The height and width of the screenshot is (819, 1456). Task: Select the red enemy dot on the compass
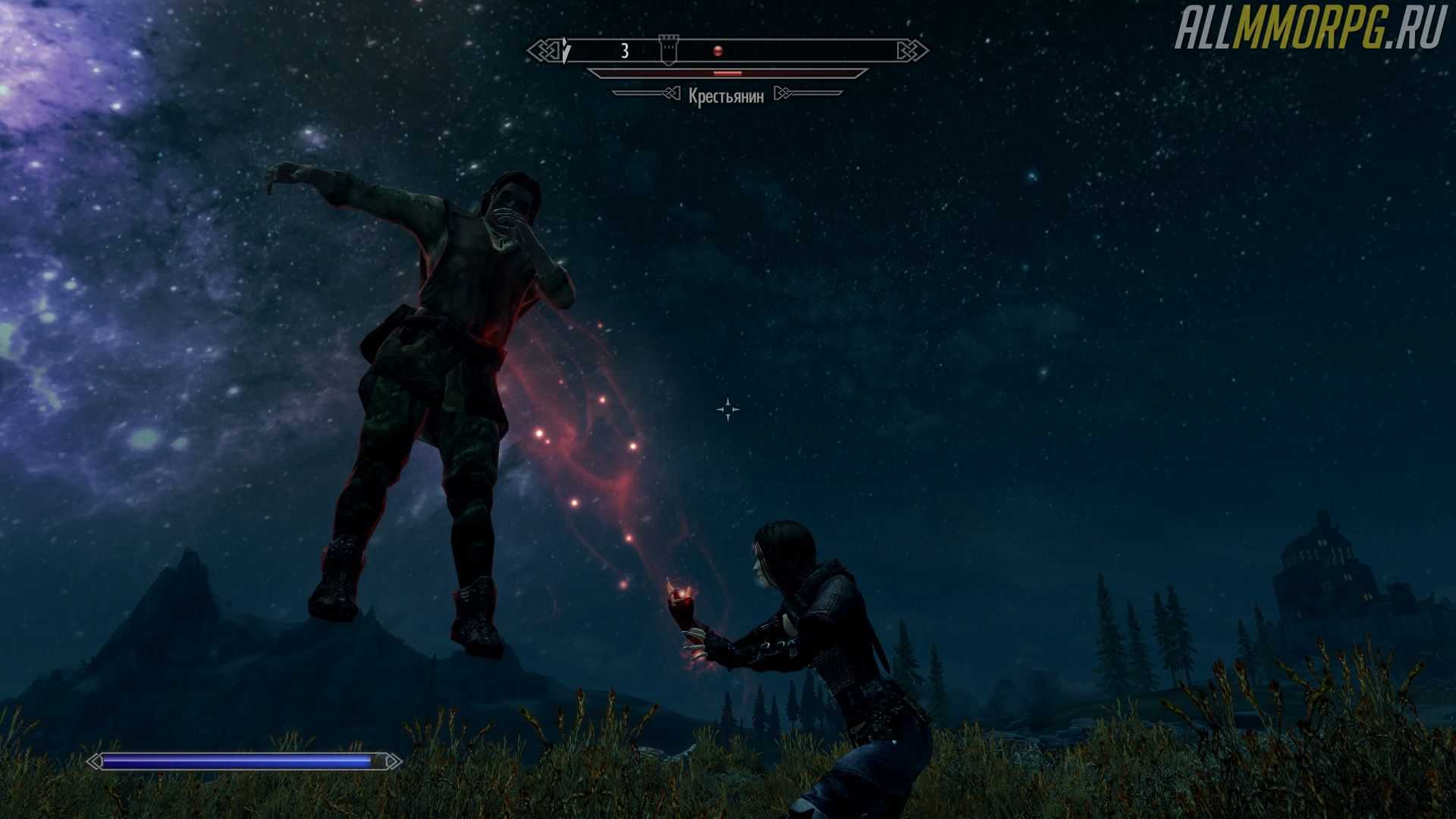(x=717, y=51)
